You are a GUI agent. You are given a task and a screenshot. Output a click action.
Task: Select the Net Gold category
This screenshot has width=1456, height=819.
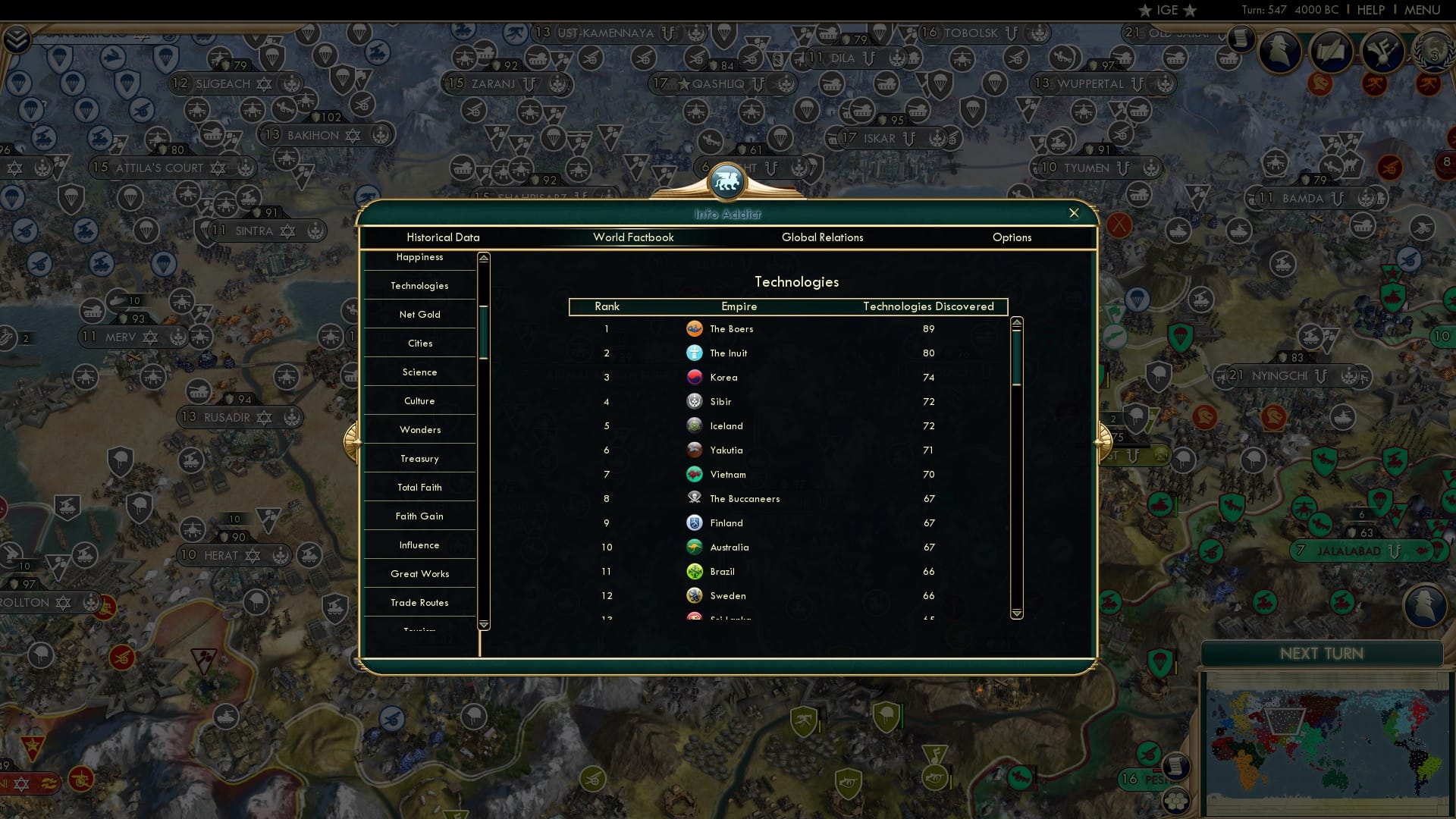[x=419, y=314]
